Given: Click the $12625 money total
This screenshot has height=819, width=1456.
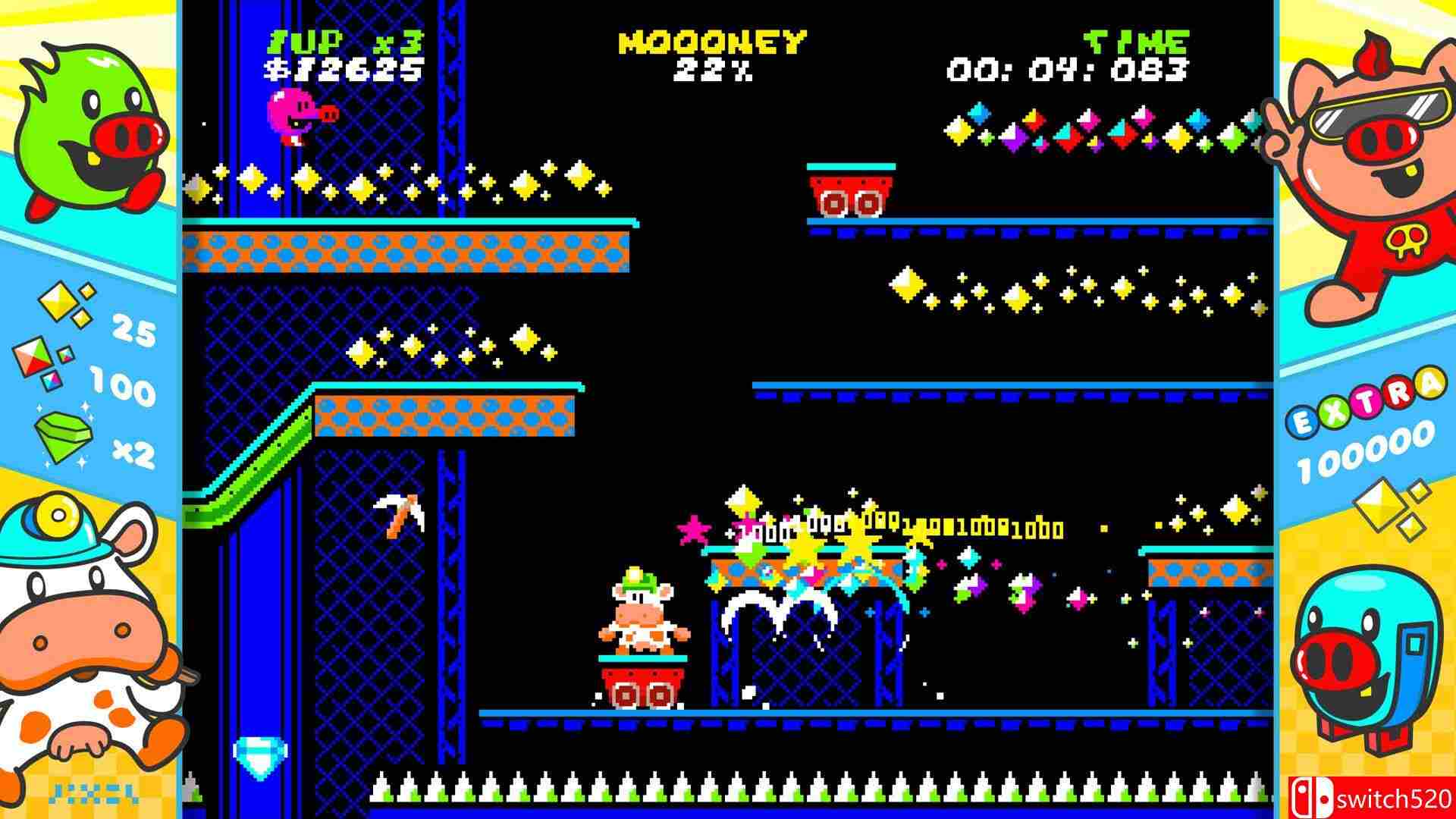Looking at the screenshot, I should point(341,71).
